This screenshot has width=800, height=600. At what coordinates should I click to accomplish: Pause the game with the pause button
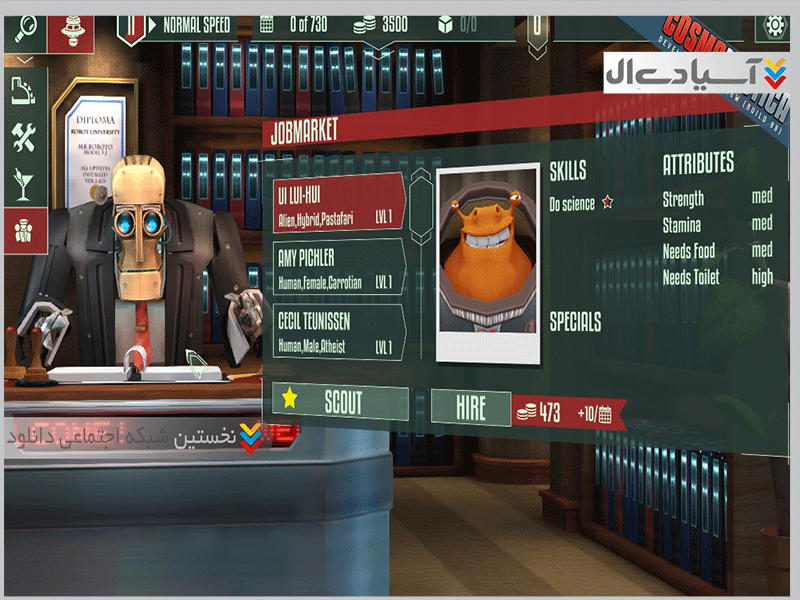coord(130,26)
